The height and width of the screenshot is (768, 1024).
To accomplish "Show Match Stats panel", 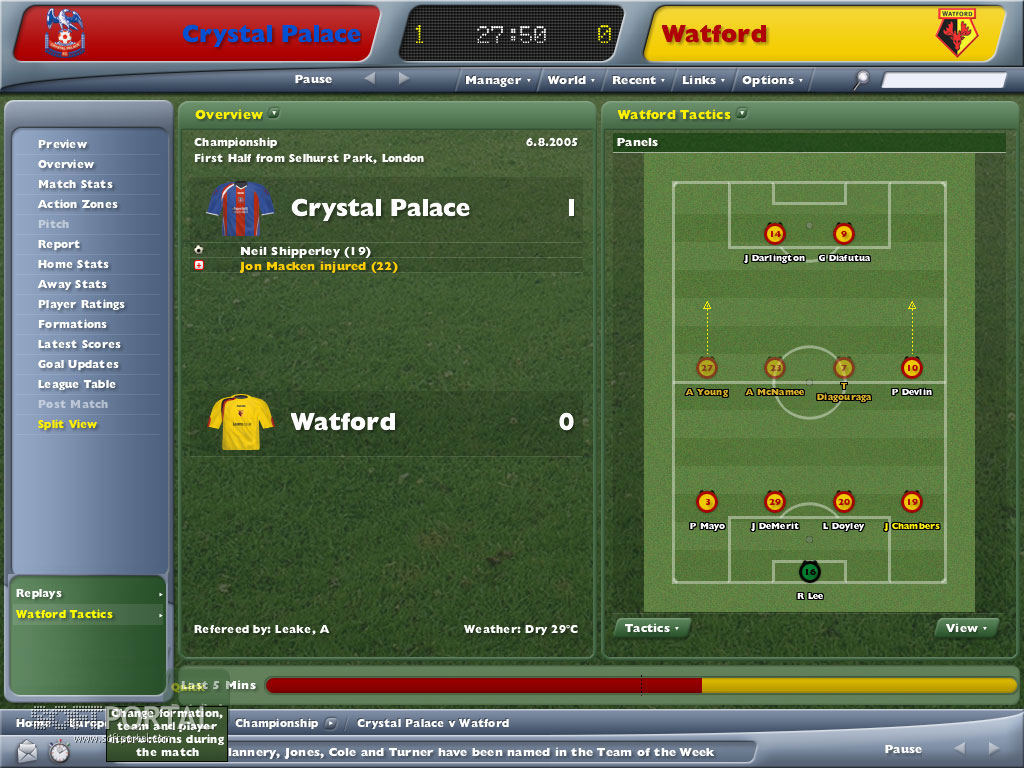I will tap(75, 184).
